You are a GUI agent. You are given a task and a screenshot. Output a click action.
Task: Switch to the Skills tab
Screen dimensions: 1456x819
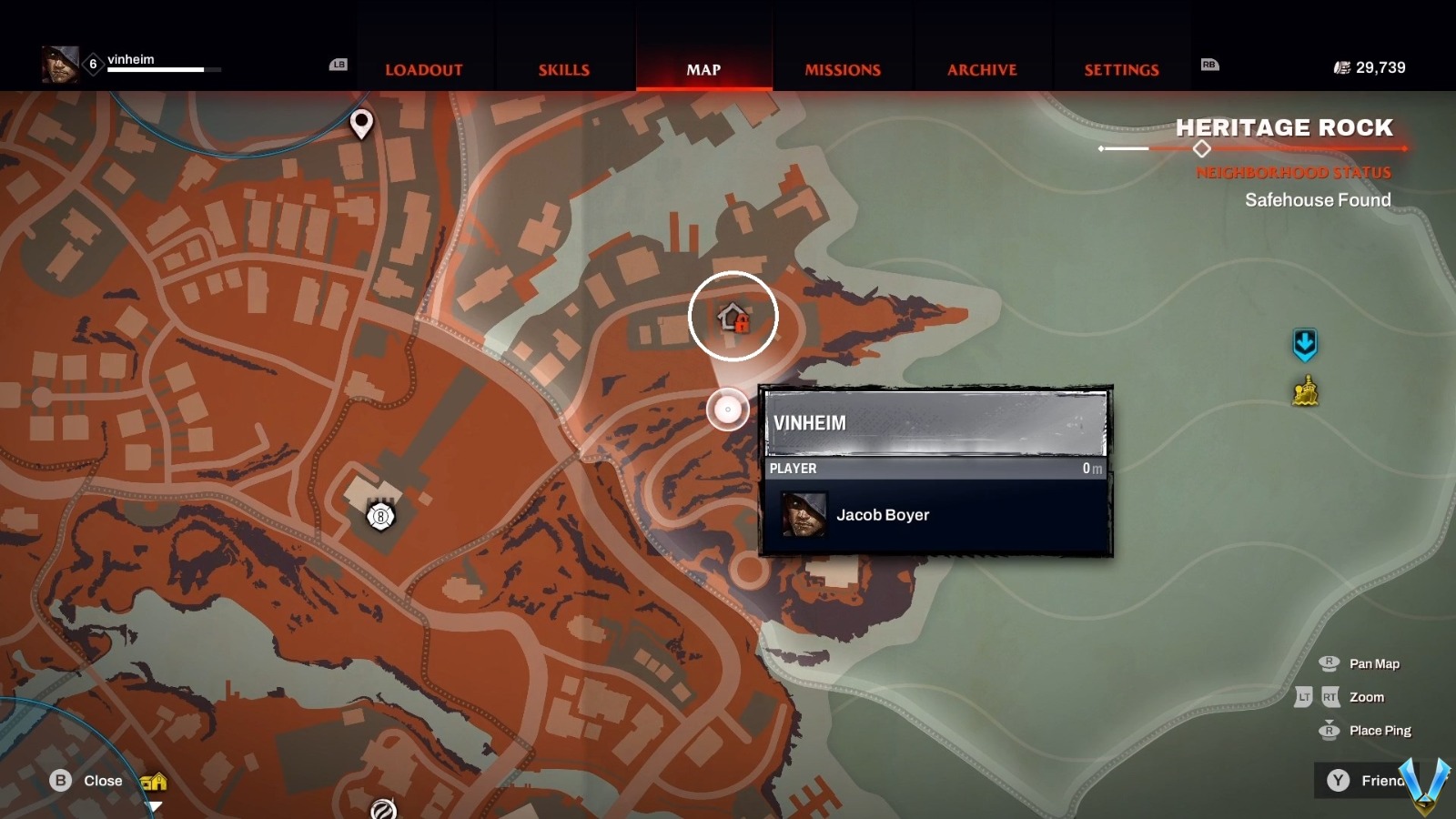pyautogui.click(x=563, y=70)
